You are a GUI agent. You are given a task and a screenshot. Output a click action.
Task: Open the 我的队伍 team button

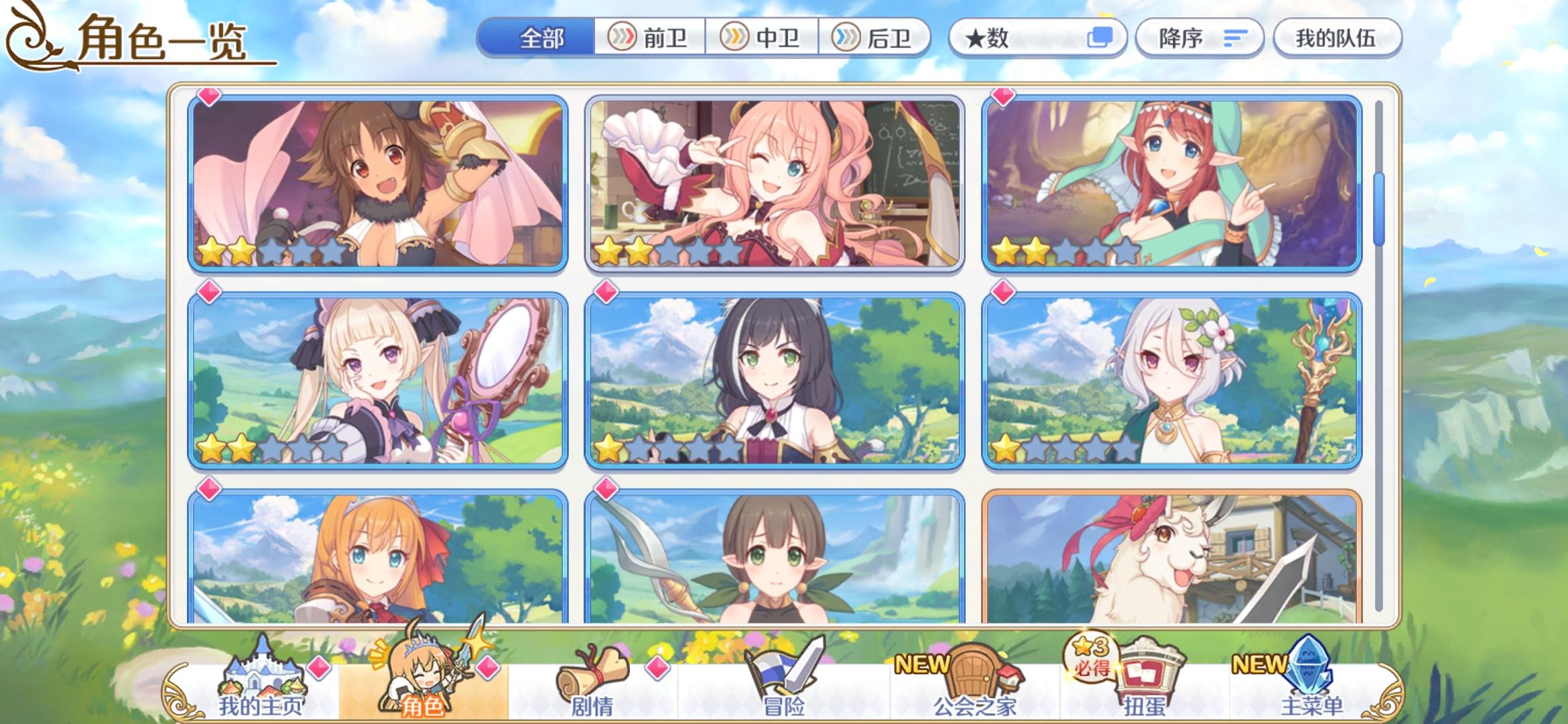click(1337, 38)
